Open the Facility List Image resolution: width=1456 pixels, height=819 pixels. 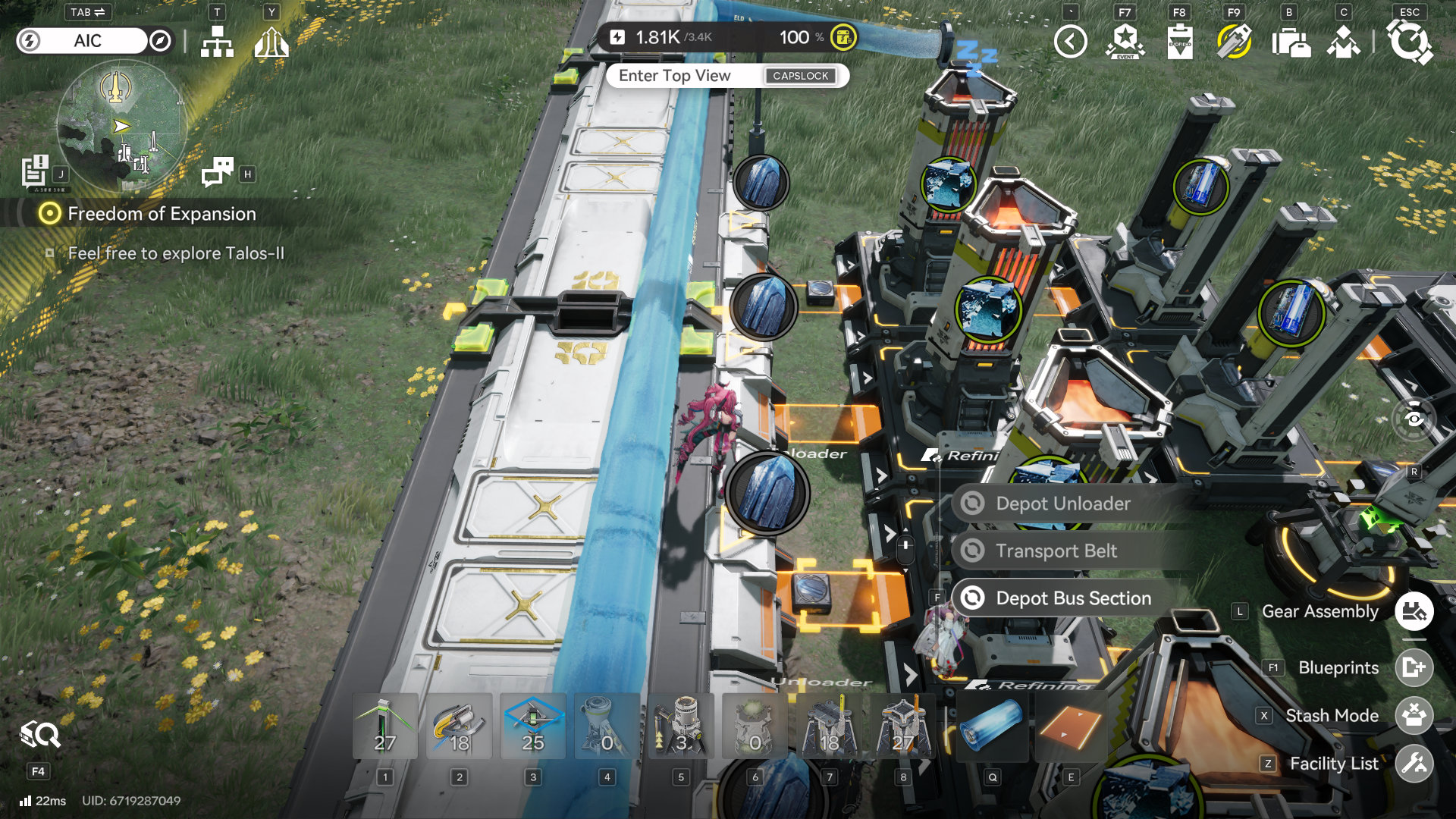1414,764
